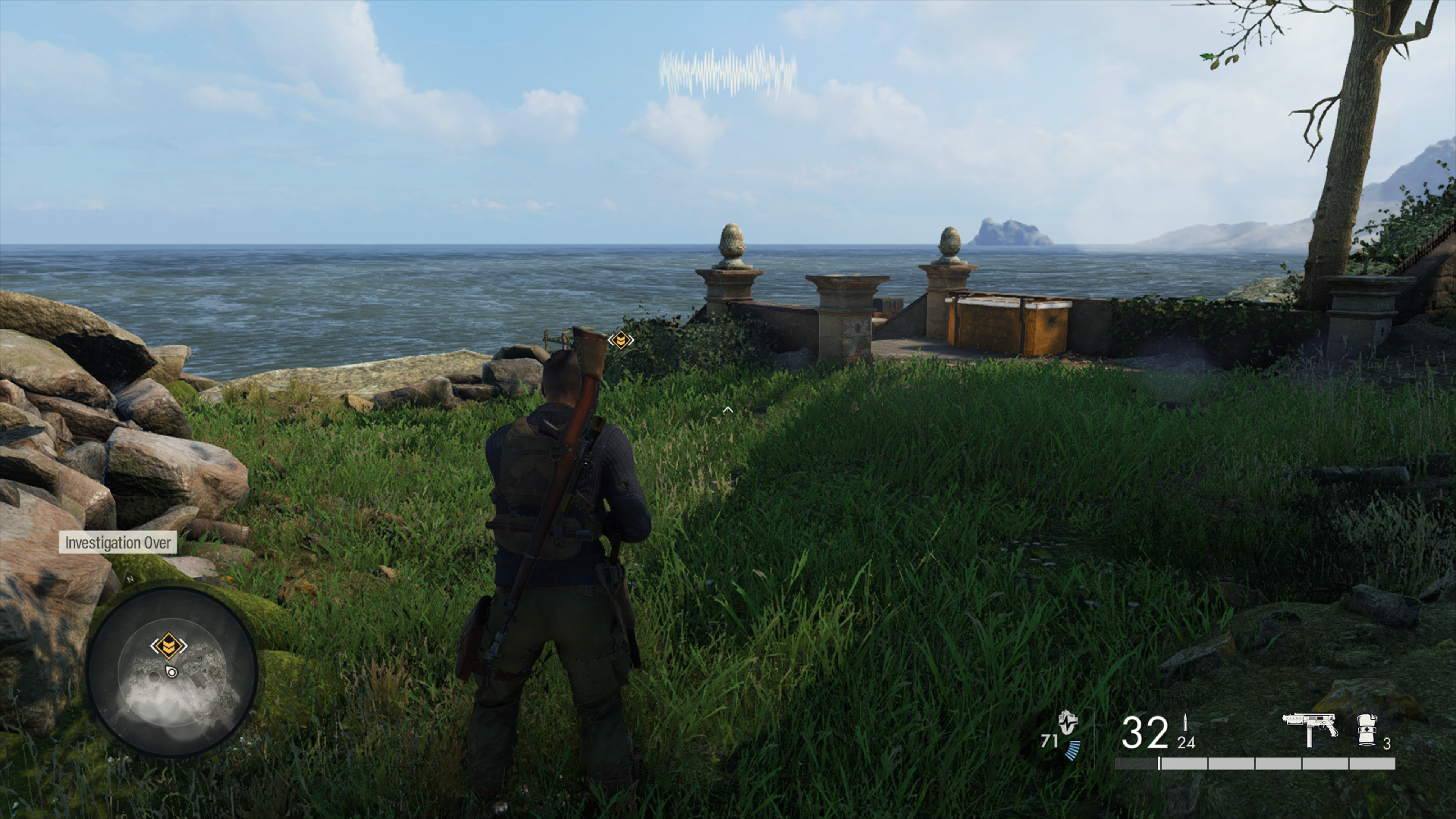Click the heart rate indicator icon
This screenshot has height=819, width=1456.
(1068, 723)
